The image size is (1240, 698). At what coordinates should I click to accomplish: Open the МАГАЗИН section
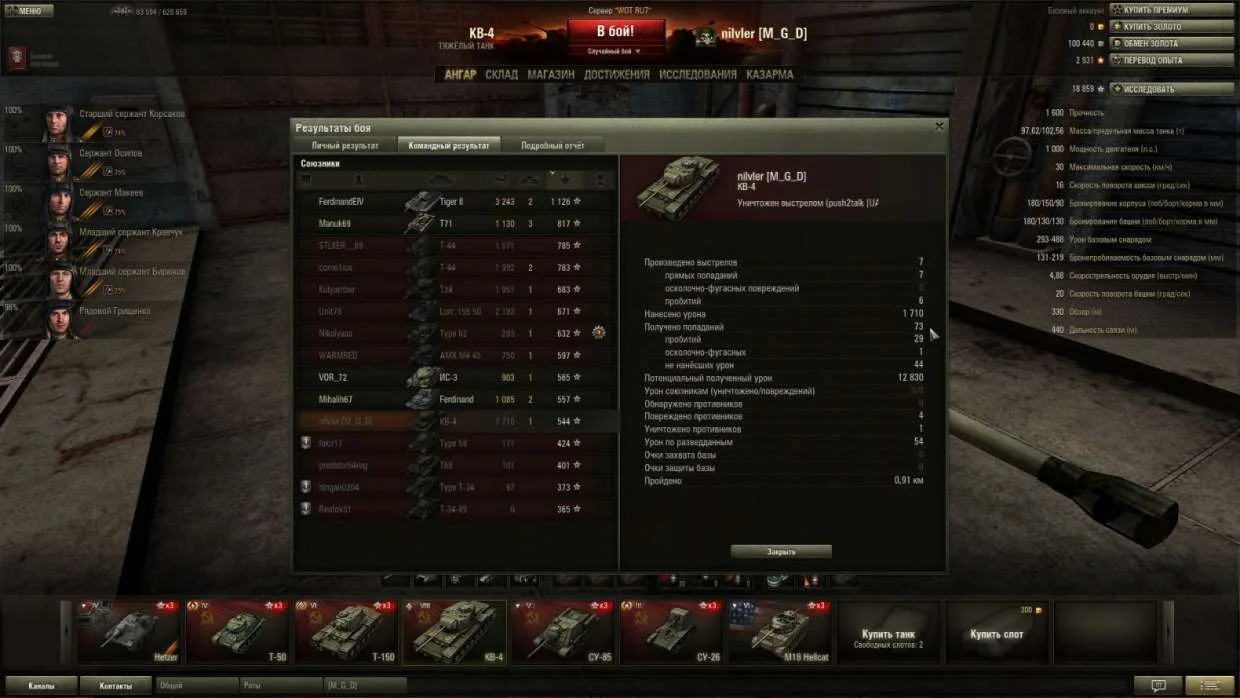point(550,75)
